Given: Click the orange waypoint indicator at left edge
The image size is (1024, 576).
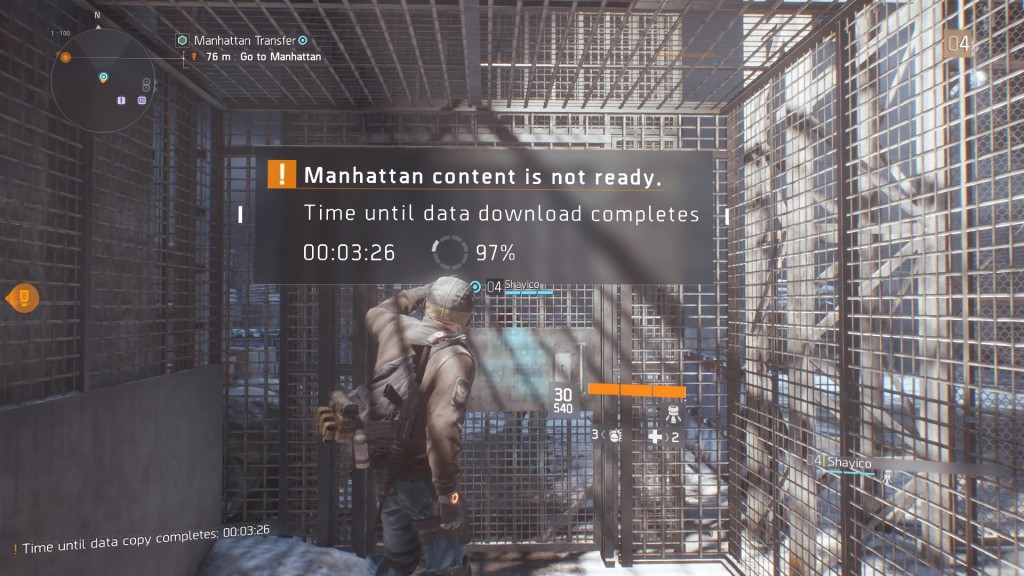Looking at the screenshot, I should [x=23, y=297].
